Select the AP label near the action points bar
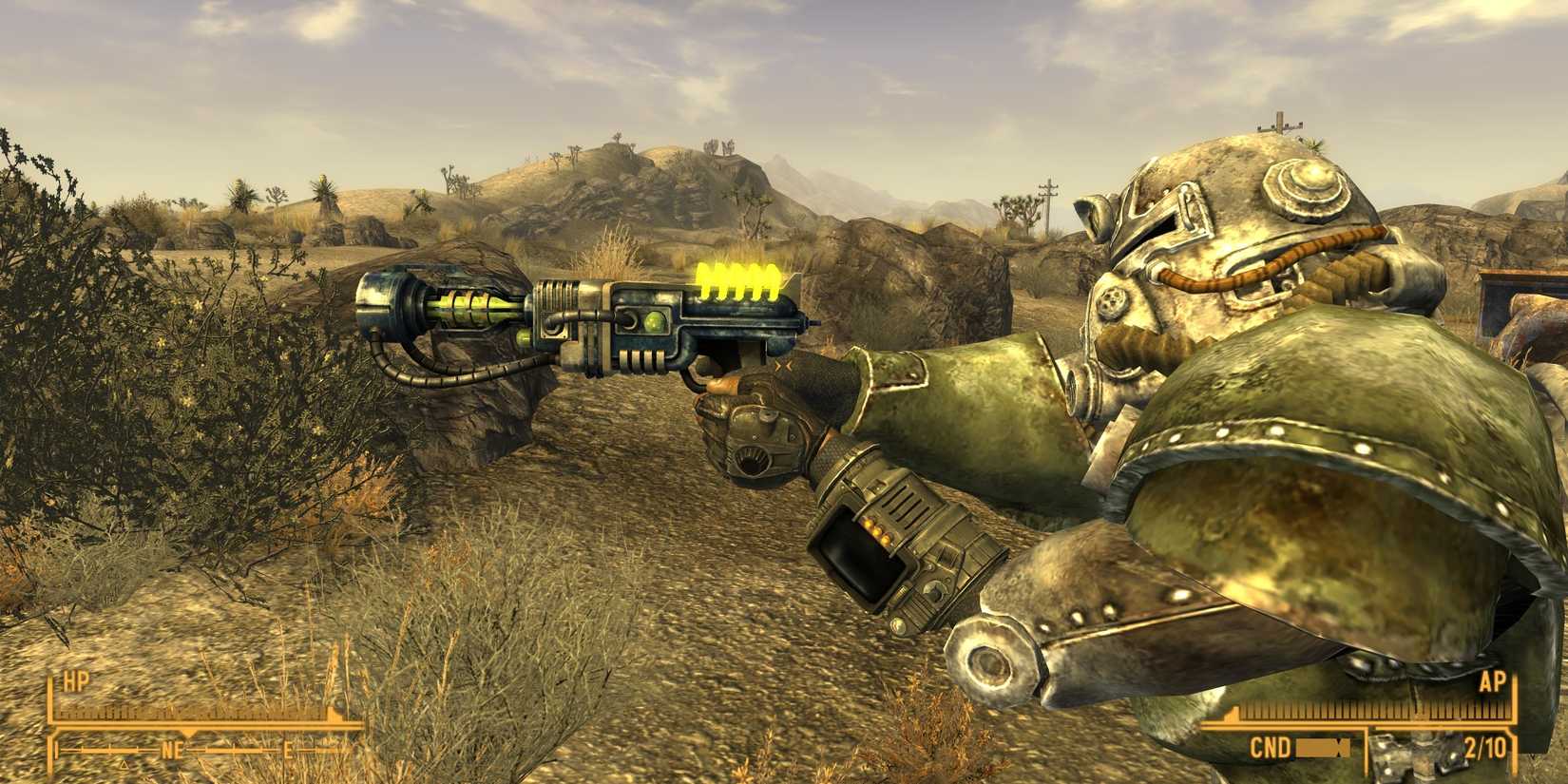Viewport: 1568px width, 784px height. click(1492, 681)
